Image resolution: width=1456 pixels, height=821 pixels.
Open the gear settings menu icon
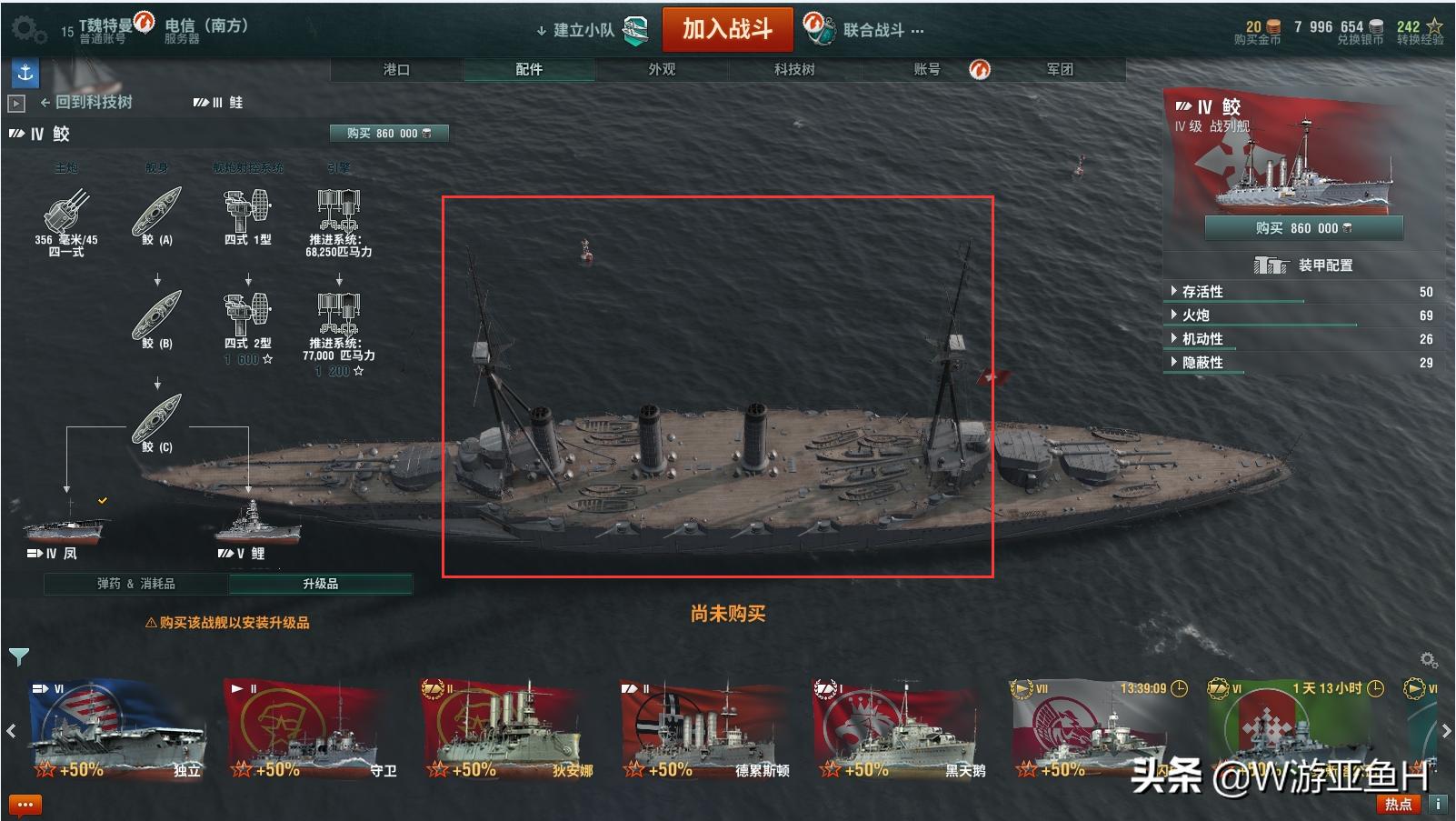coord(27,29)
